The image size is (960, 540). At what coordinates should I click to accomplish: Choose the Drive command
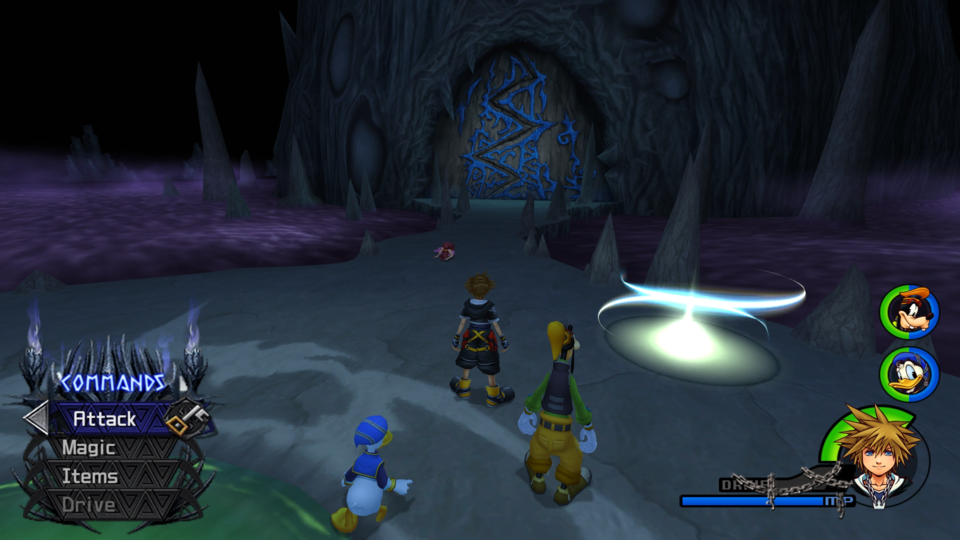pyautogui.click(x=90, y=505)
